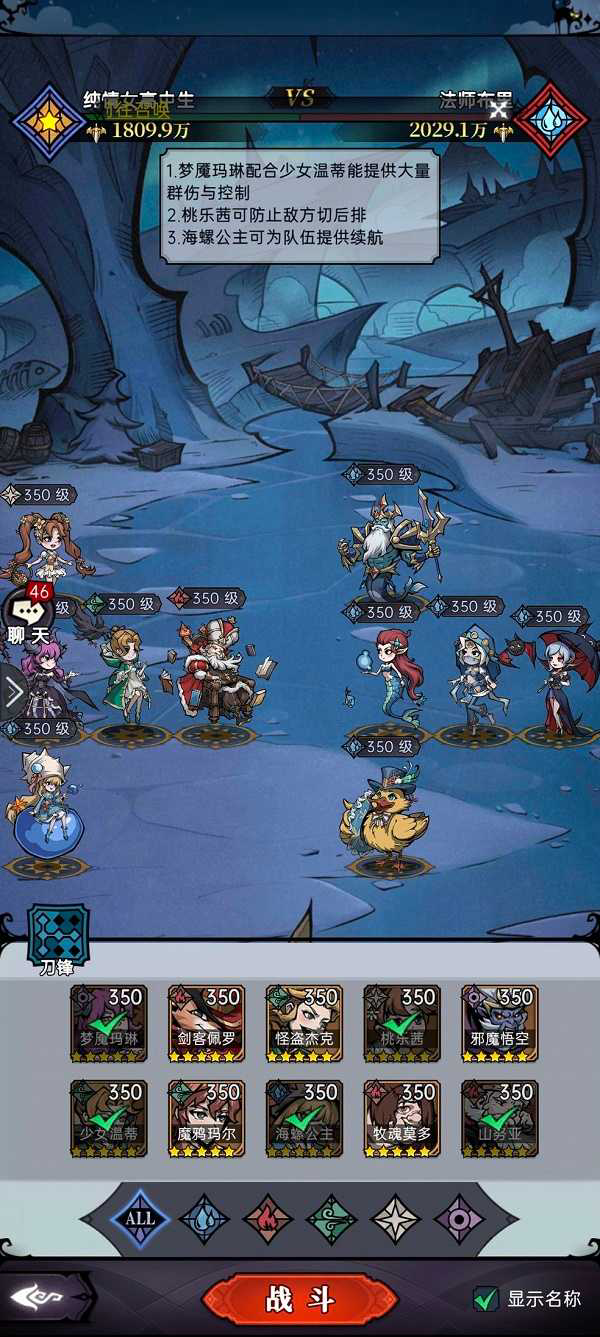
Task: Toggle the 显示名称 checkbox
Action: coord(486,1299)
